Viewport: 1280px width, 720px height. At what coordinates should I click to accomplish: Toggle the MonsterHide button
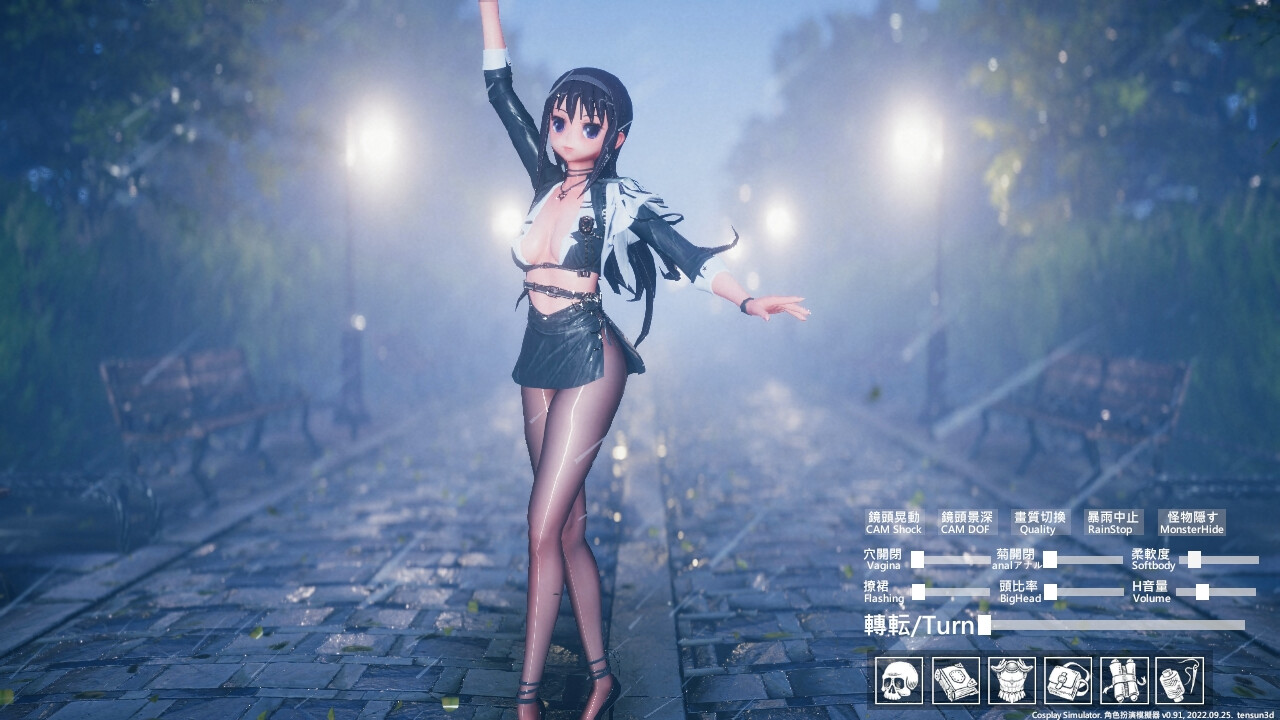(x=1191, y=522)
